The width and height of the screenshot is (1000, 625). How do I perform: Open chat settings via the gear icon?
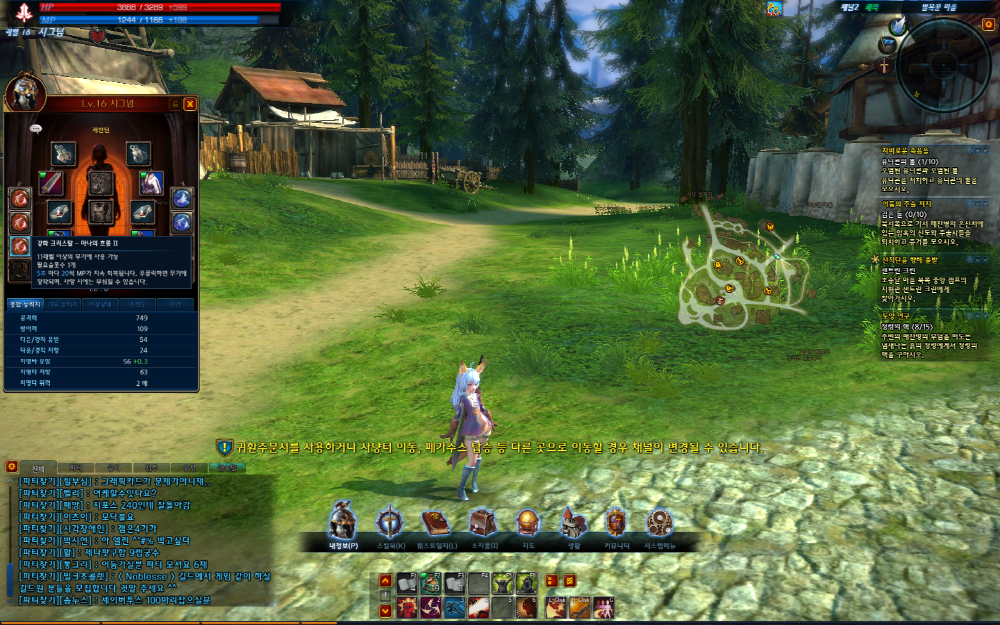[11, 466]
